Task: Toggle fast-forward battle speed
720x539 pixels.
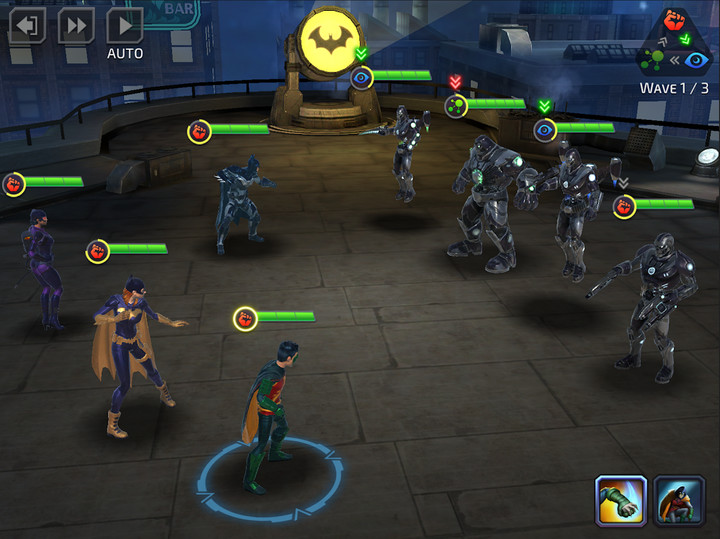Action: pyautogui.click(x=76, y=25)
